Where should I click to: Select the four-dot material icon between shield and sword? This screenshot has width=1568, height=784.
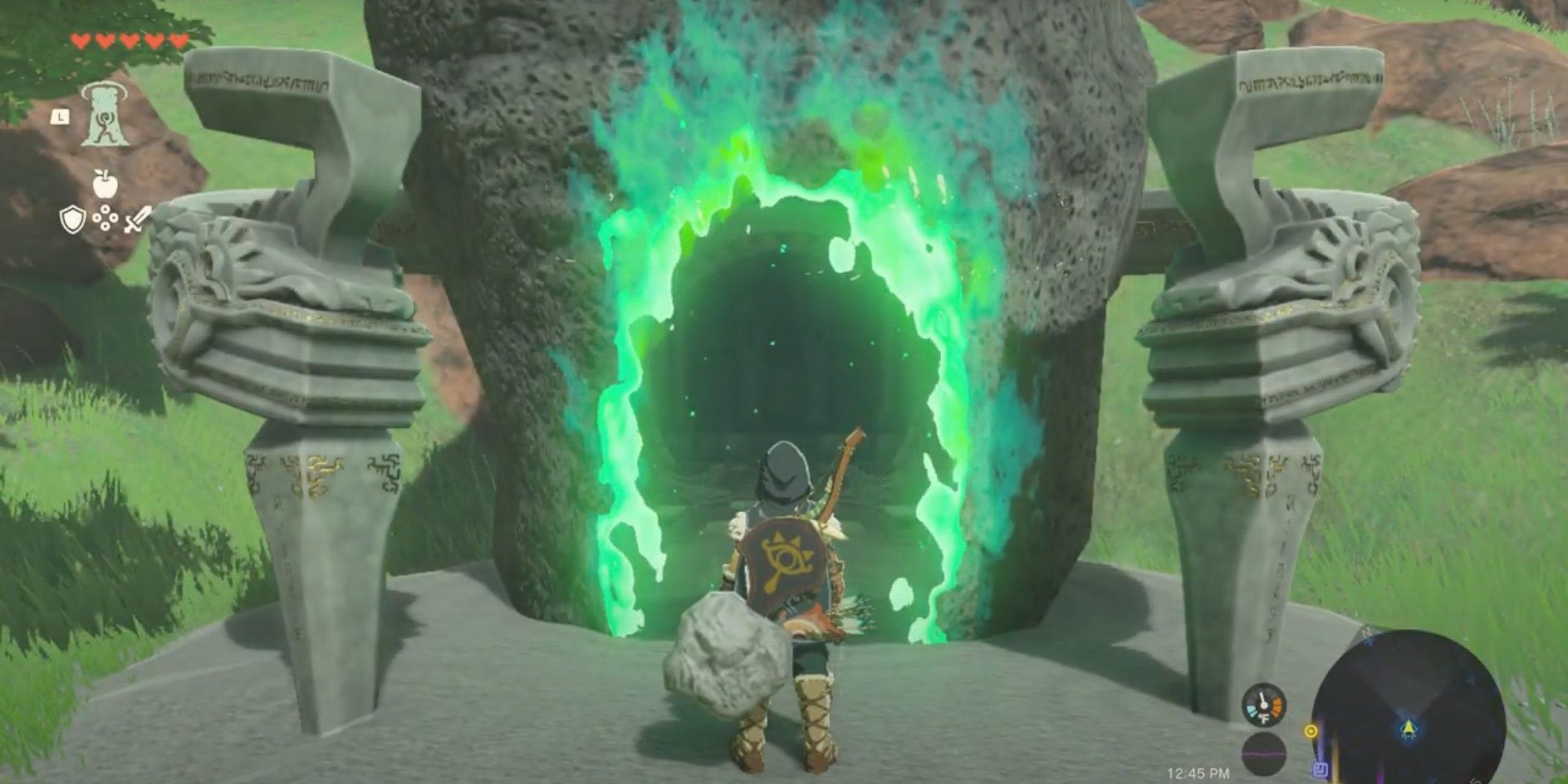click(105, 218)
